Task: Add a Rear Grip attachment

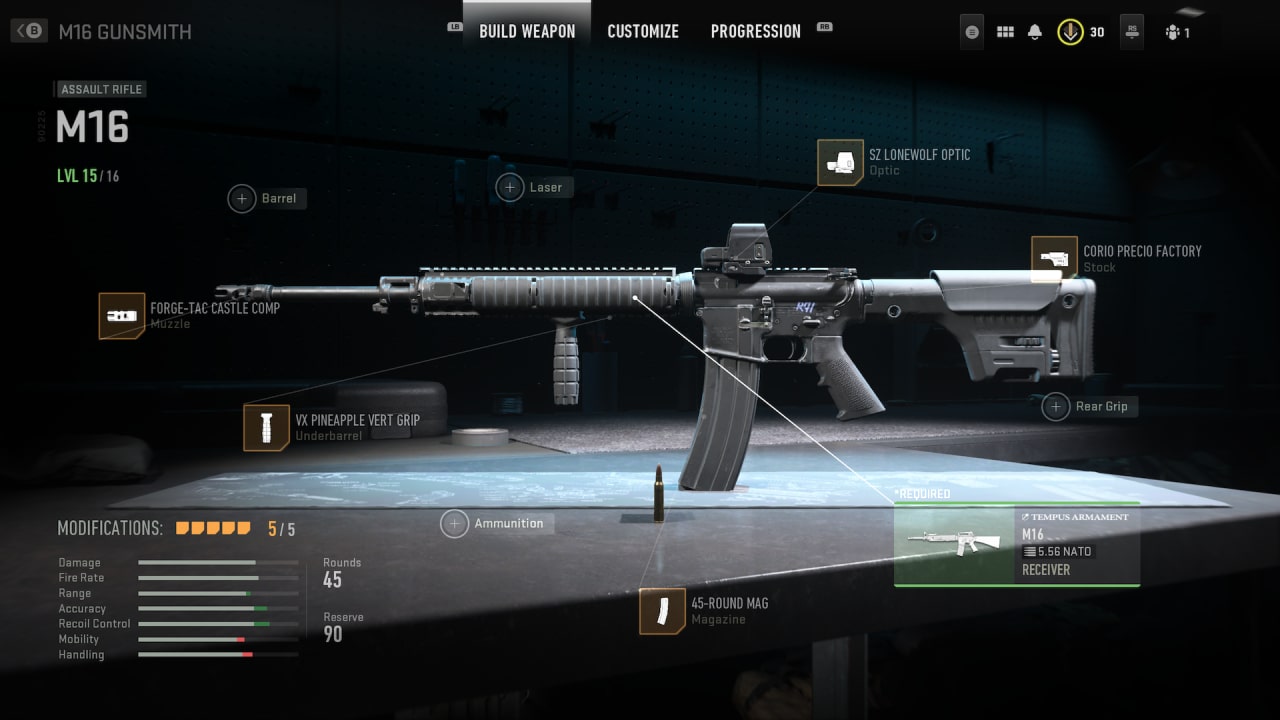Action: pos(1056,407)
